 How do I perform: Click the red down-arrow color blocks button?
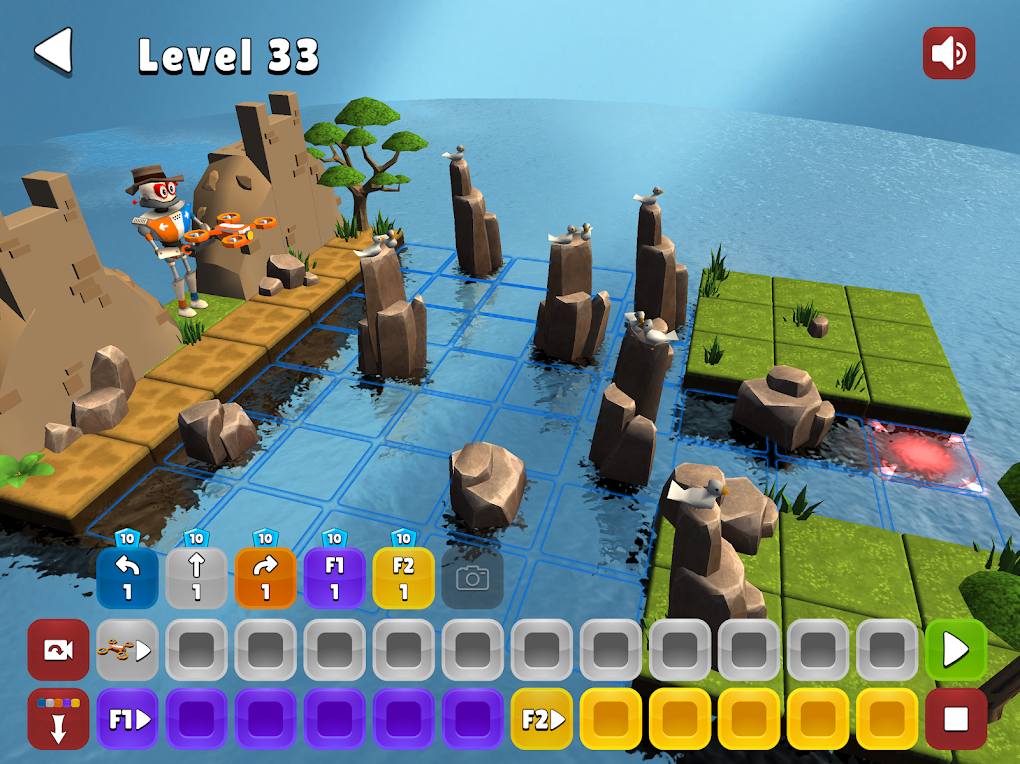tap(58, 719)
